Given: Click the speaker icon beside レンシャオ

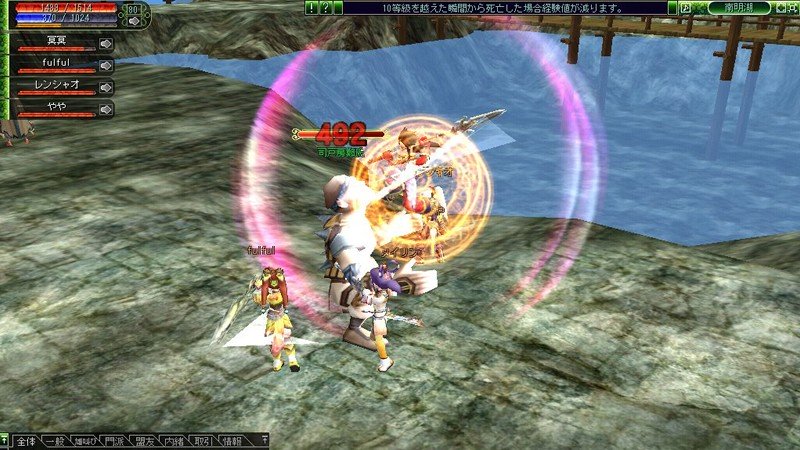Looking at the screenshot, I should pos(106,88).
